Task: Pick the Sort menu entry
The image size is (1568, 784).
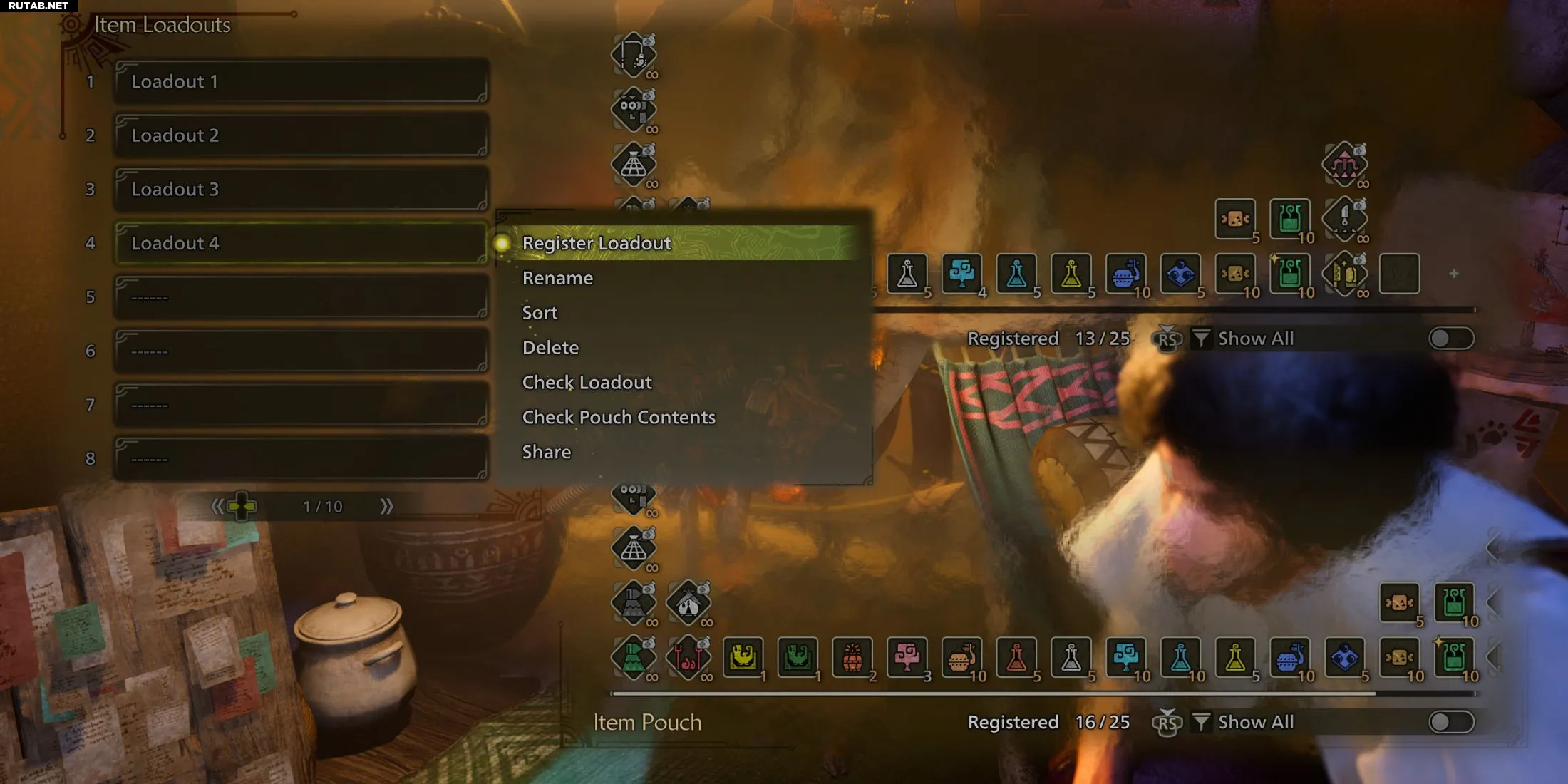Action: [x=540, y=313]
